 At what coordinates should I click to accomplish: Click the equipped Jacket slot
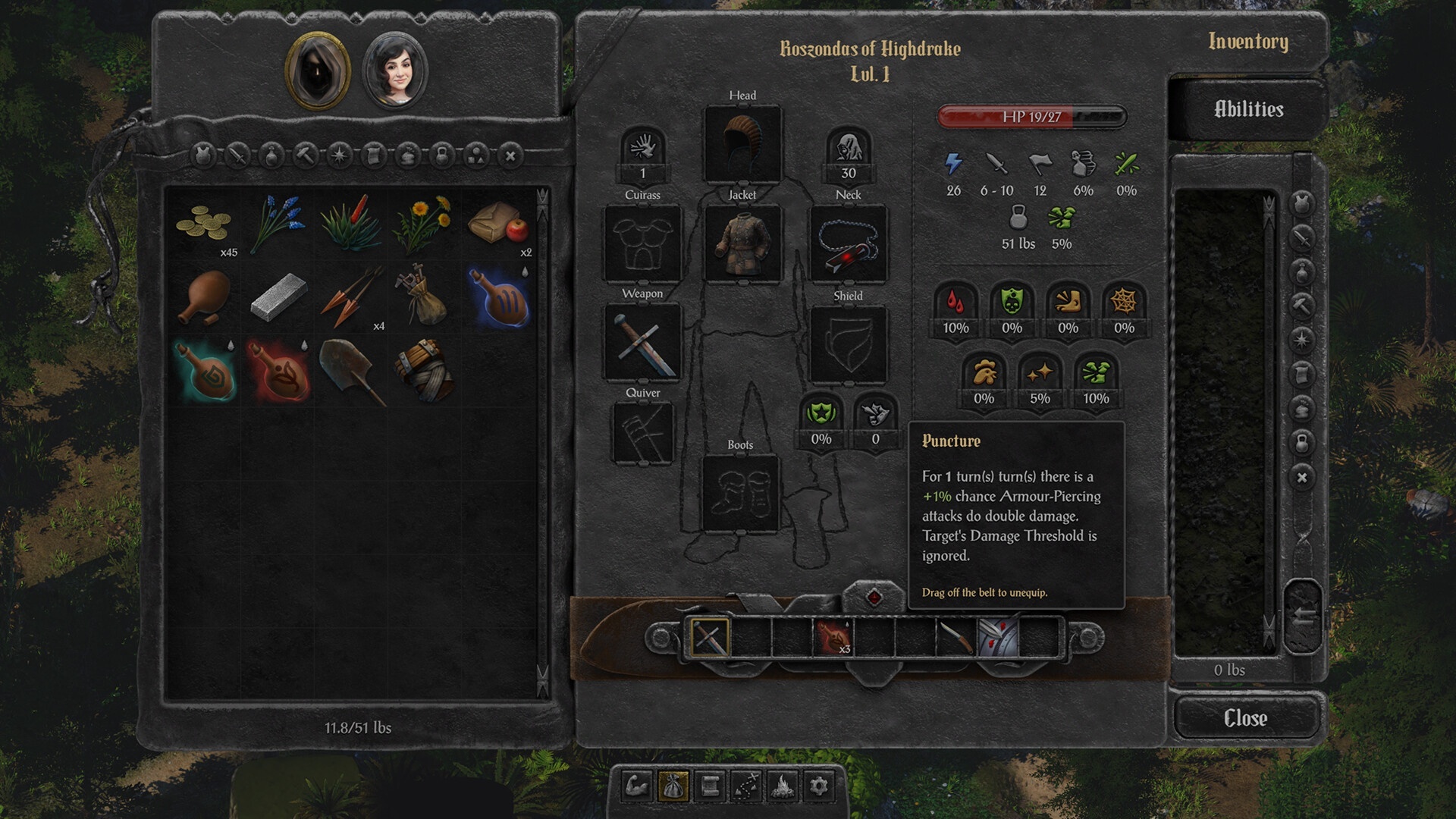(x=742, y=243)
